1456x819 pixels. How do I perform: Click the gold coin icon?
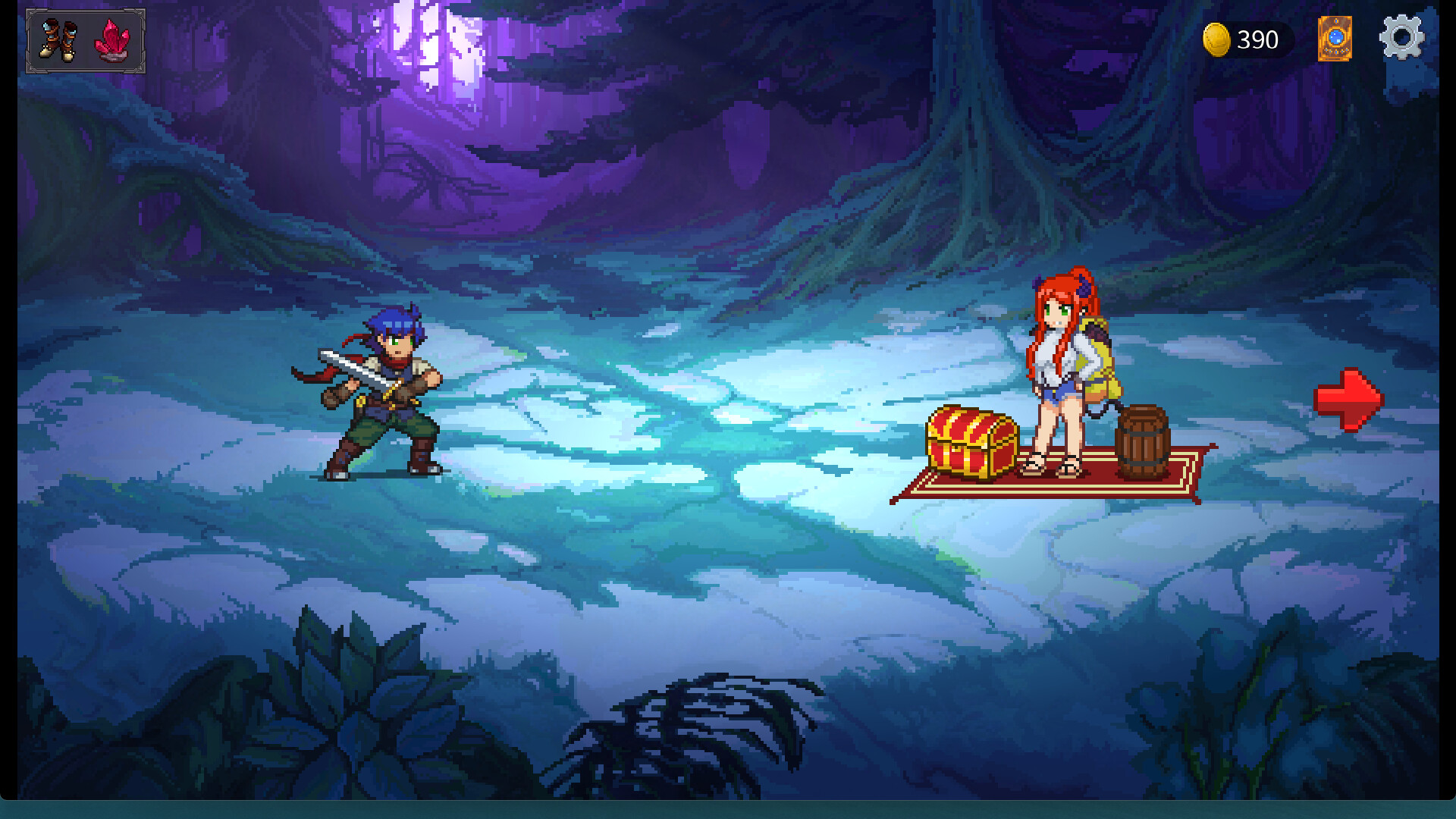coord(1219,39)
